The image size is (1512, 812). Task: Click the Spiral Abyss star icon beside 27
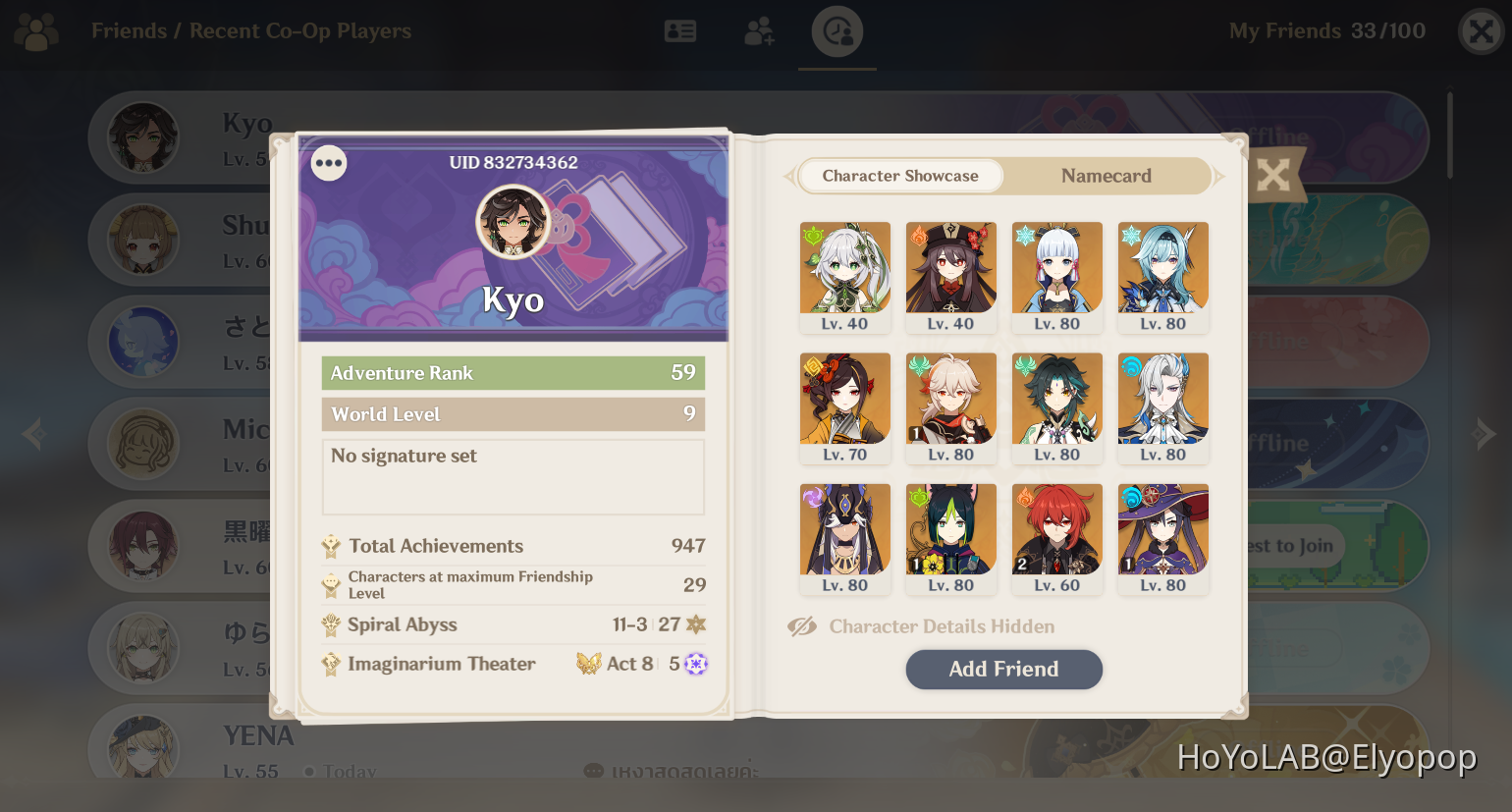click(697, 624)
